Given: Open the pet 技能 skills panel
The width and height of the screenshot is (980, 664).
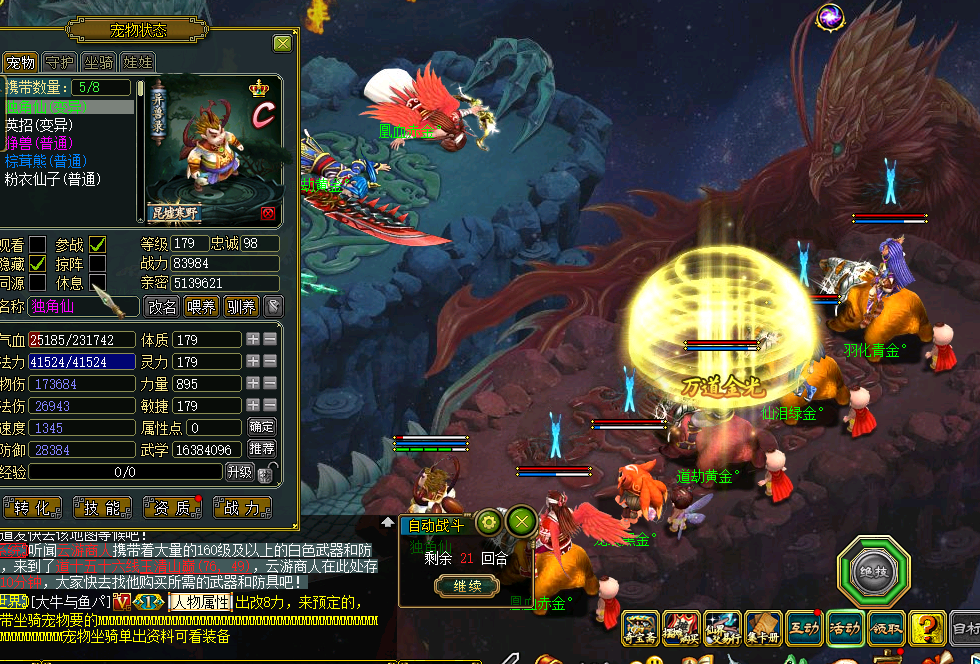Looking at the screenshot, I should 101,508.
